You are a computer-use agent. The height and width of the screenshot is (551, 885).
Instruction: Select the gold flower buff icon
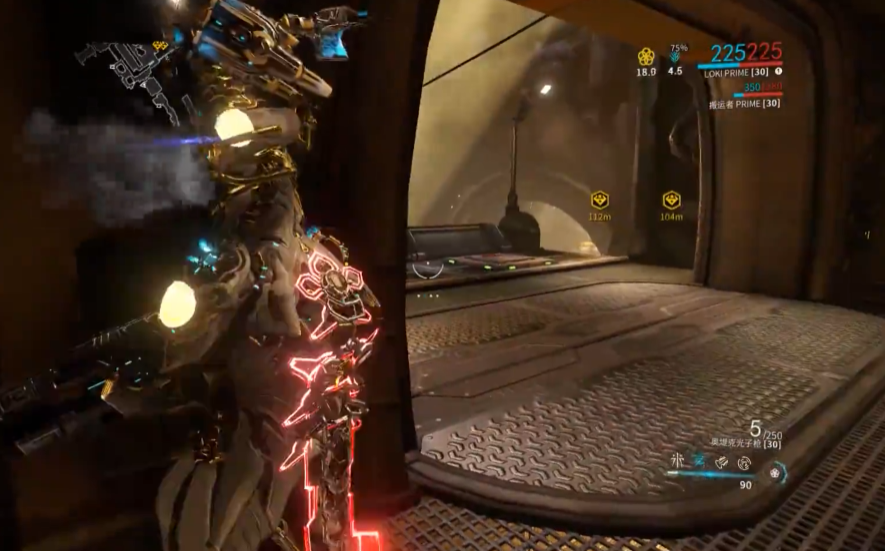[x=646, y=56]
